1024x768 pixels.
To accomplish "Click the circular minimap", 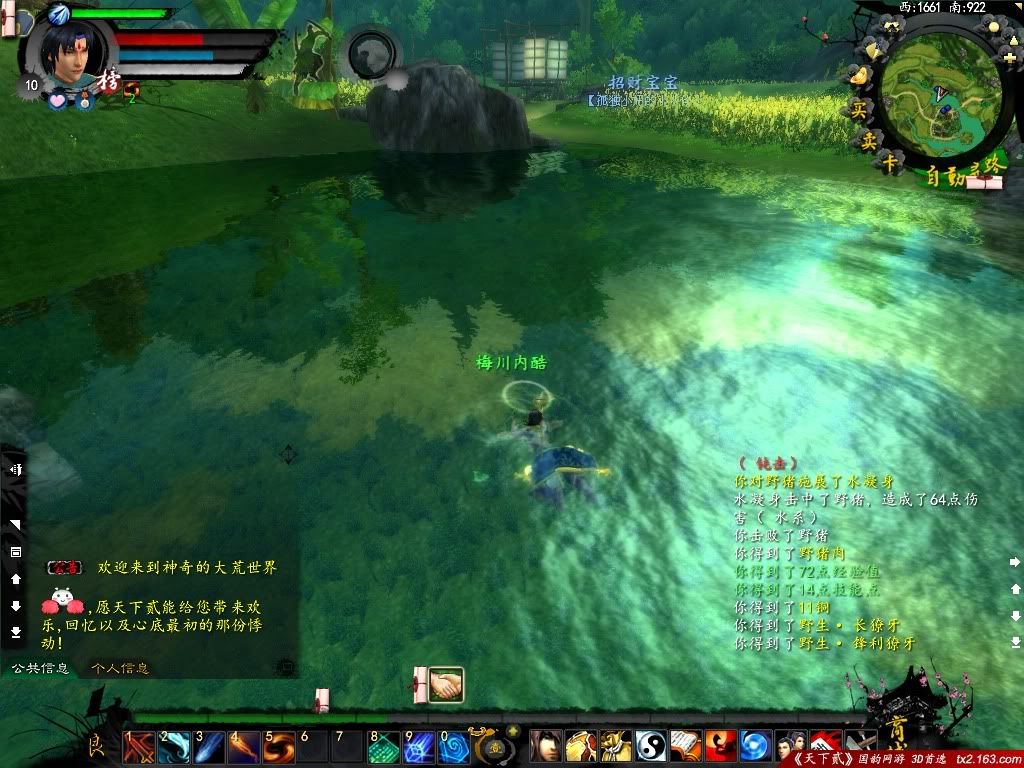I will point(940,95).
